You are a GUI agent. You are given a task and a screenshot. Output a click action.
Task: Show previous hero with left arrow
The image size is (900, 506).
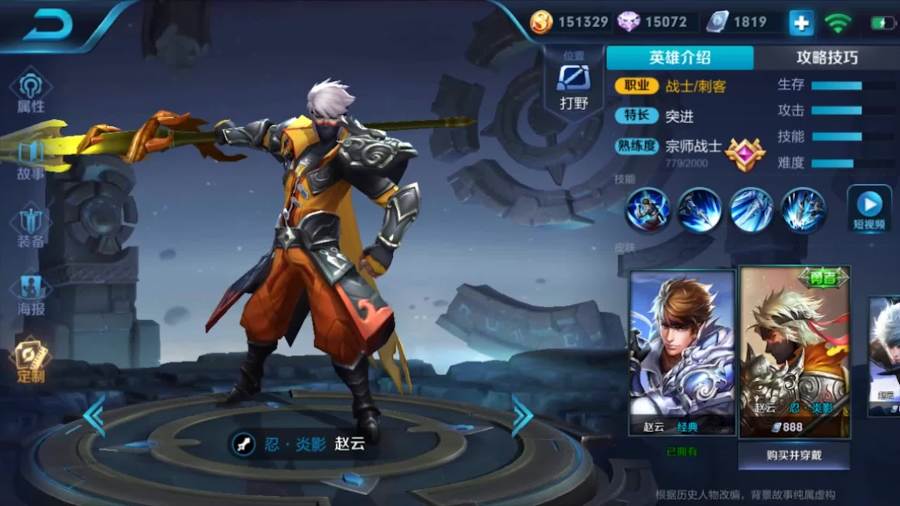coord(94,416)
